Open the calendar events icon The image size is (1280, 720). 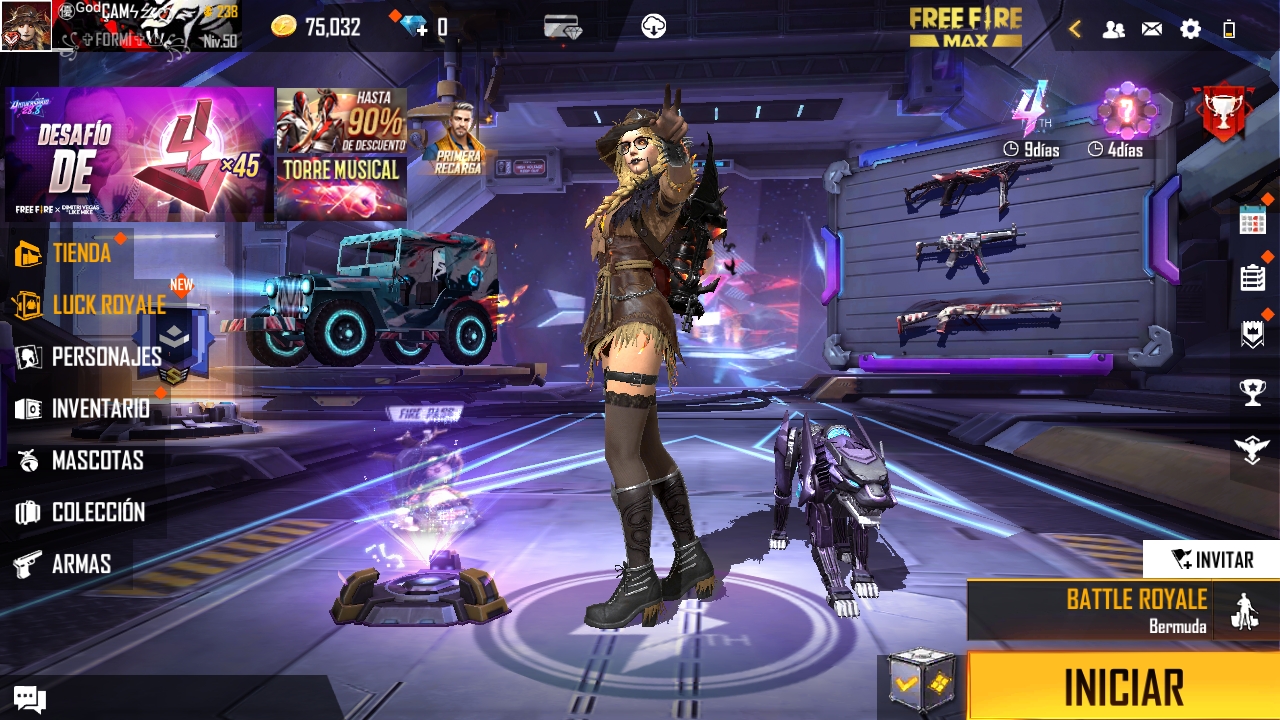coord(1252,220)
